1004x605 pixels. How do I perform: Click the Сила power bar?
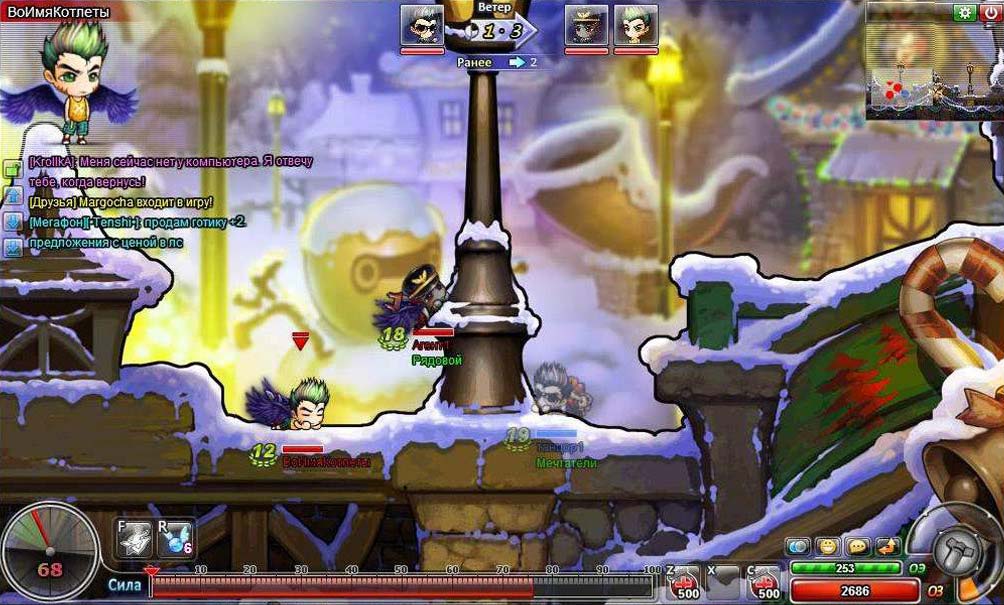(x=400, y=586)
